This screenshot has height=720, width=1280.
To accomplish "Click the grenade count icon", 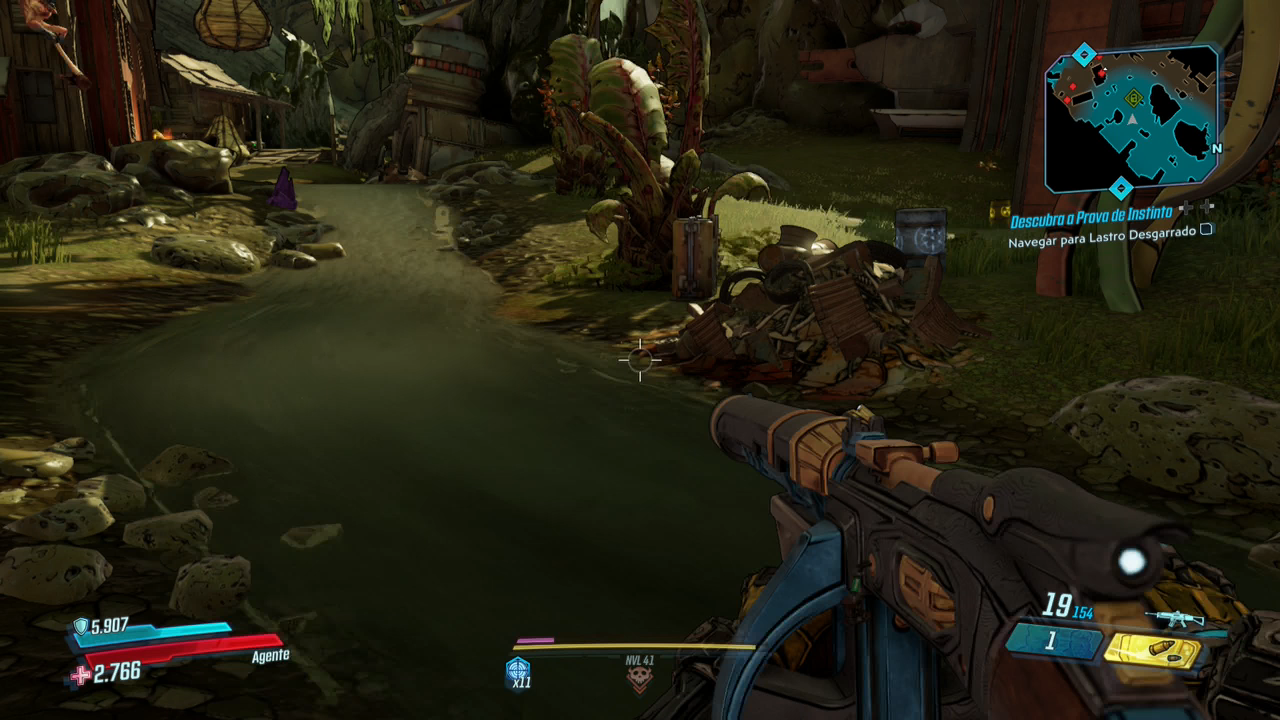I will (518, 672).
